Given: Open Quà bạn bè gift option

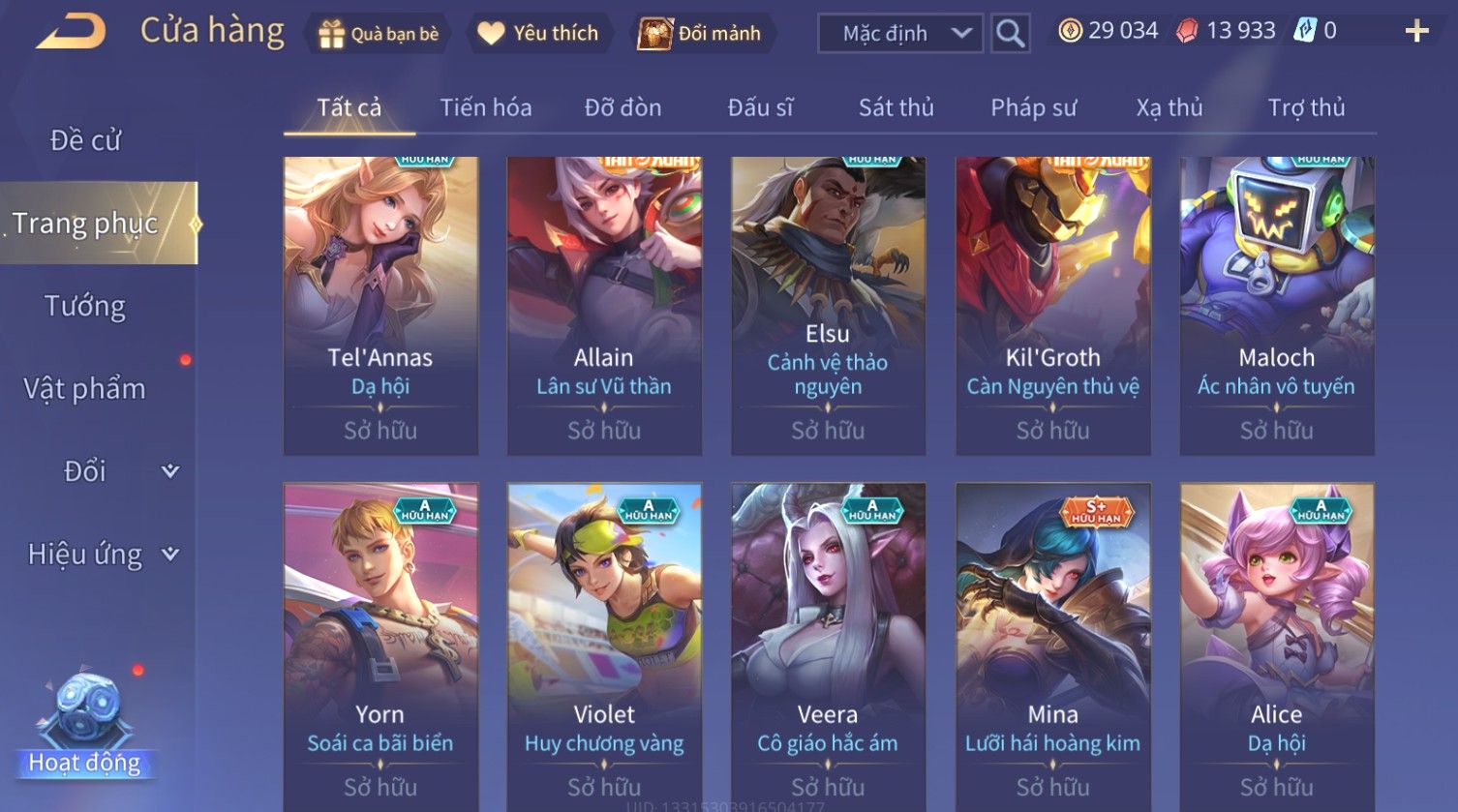Looking at the screenshot, I should [x=379, y=34].
